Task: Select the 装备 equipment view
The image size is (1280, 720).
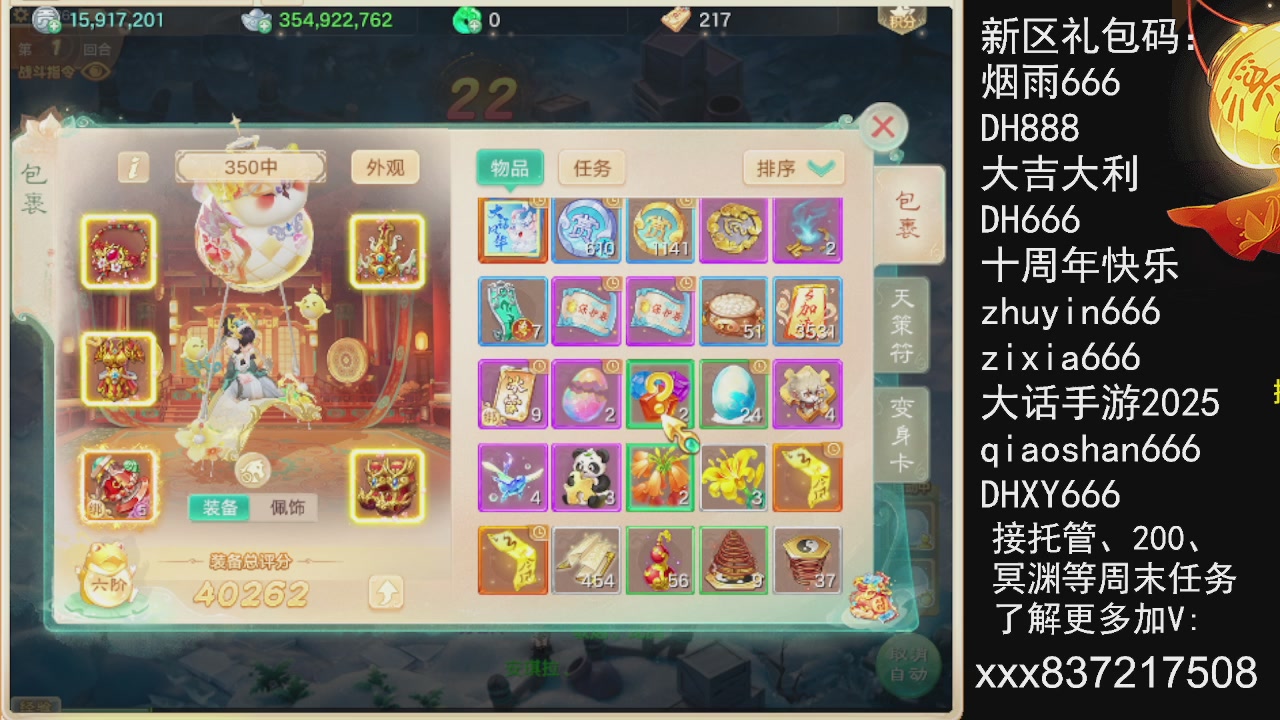Action: (222, 508)
